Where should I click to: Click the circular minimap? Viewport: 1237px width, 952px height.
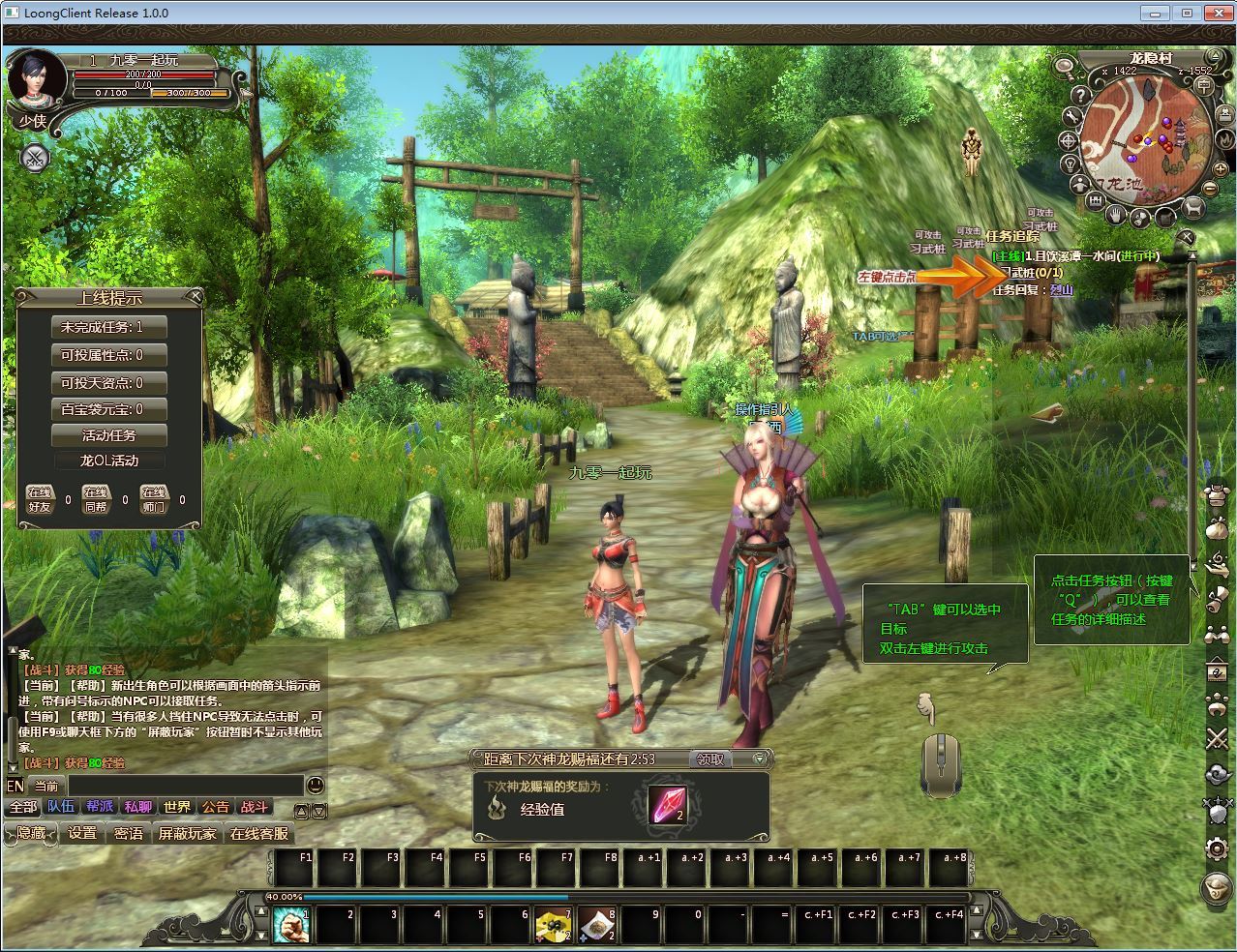click(1140, 138)
